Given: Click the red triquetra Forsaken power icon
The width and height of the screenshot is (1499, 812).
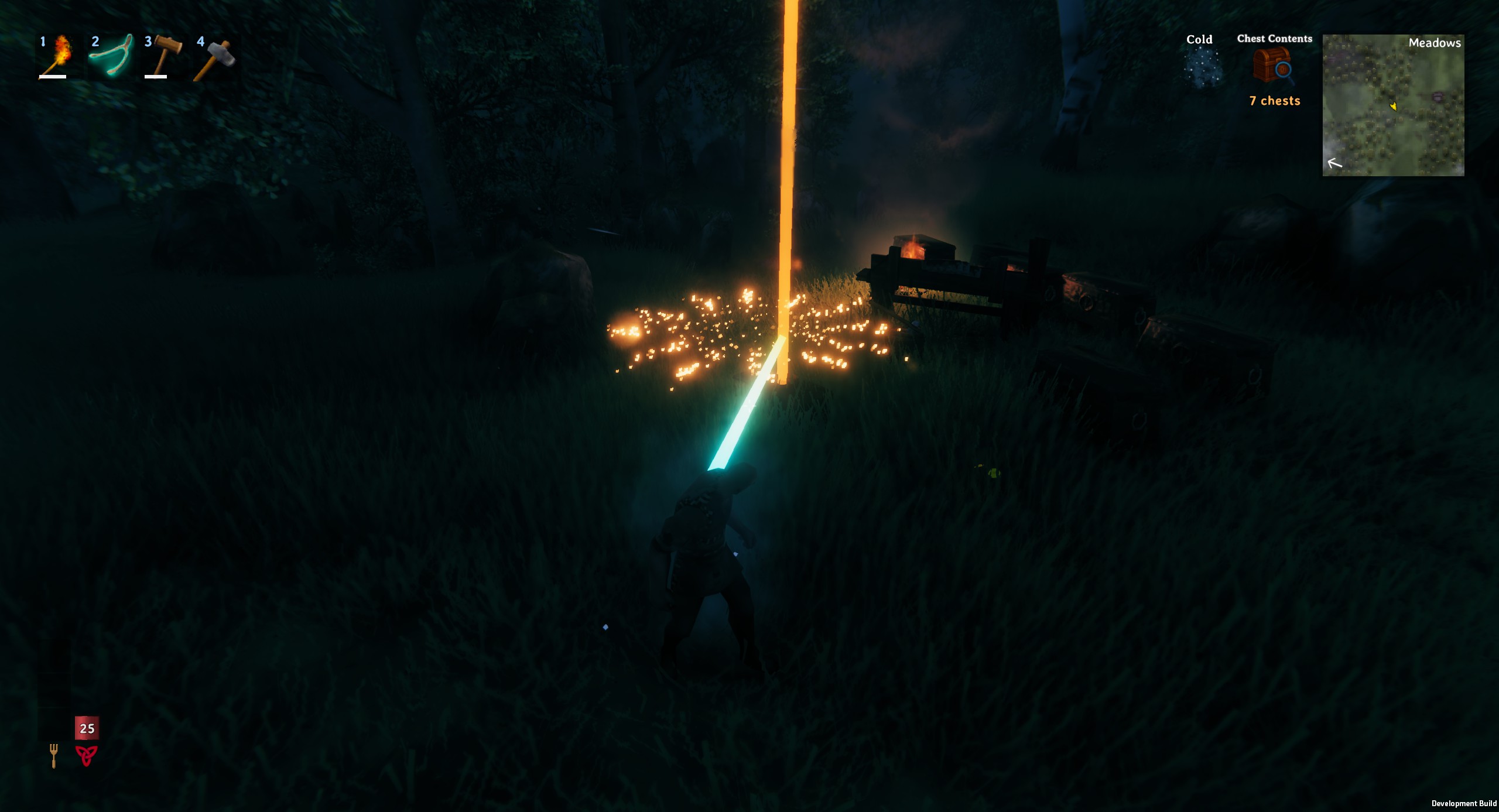Looking at the screenshot, I should click(86, 755).
